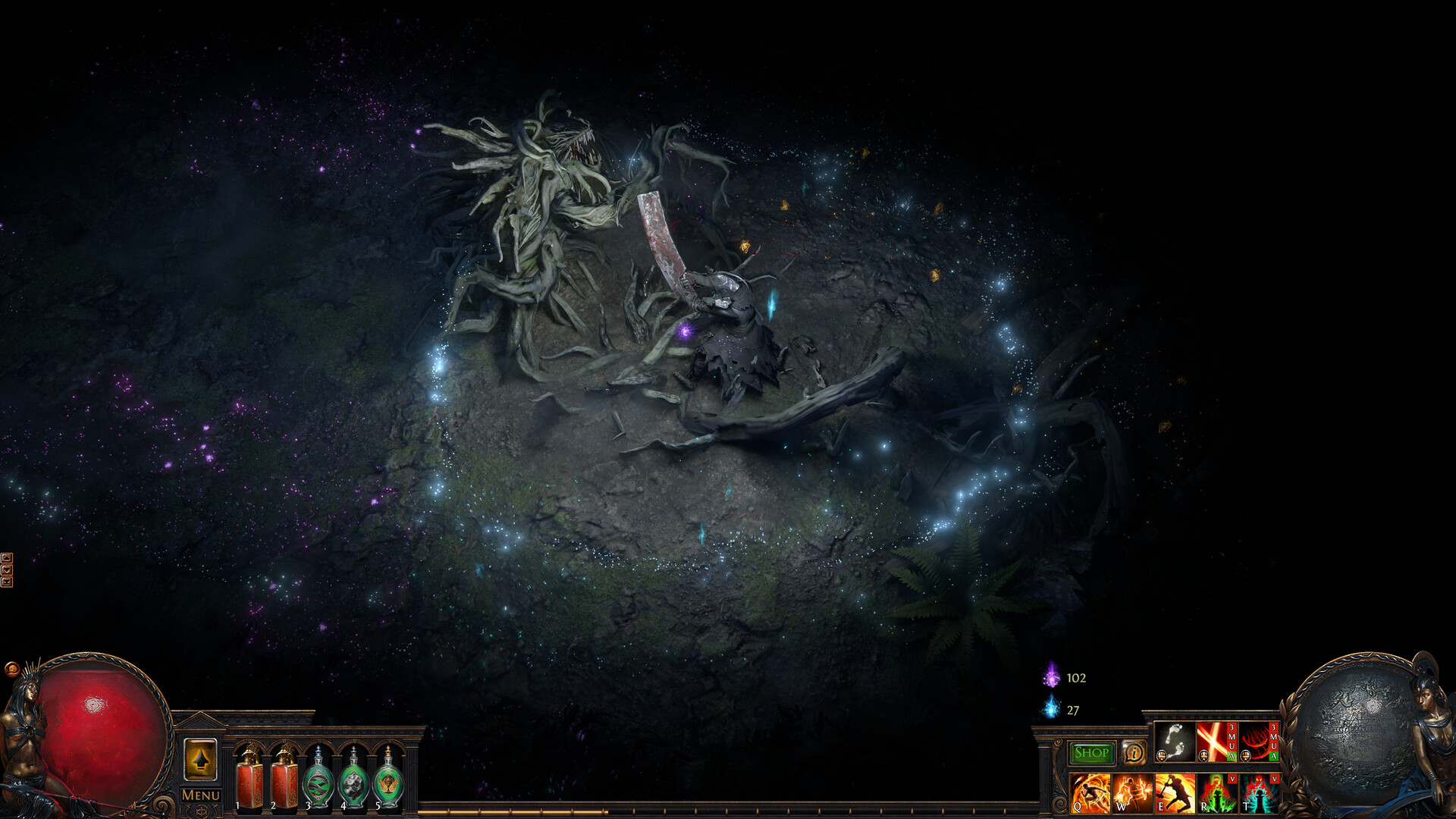Trigger the fiery dash skill bound to Q
Image resolution: width=1456 pixels, height=819 pixels.
tap(1091, 793)
